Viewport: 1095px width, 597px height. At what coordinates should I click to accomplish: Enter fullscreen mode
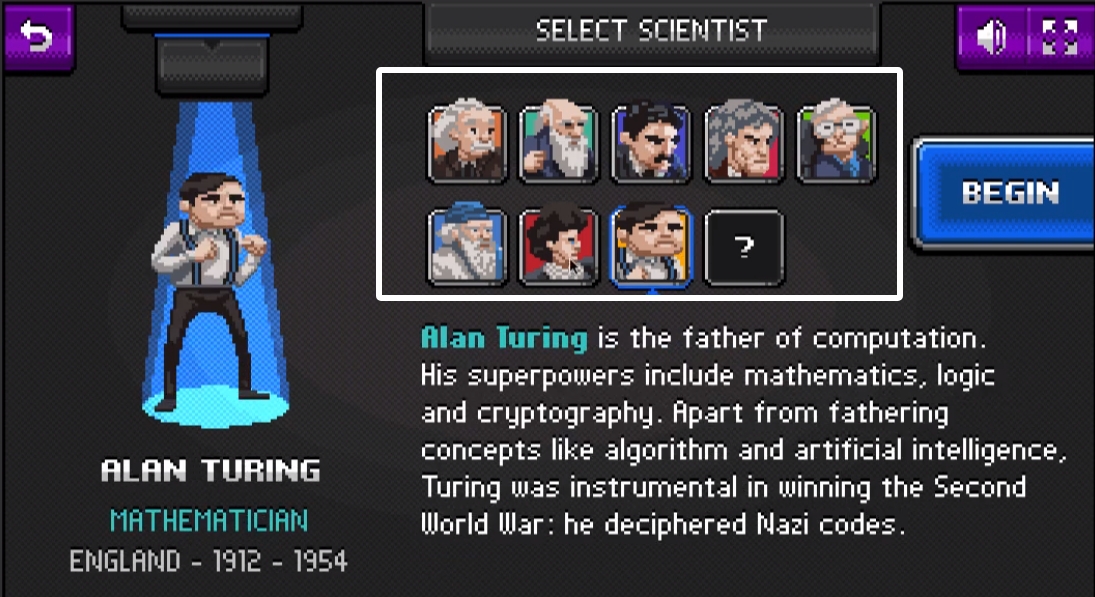[x=1057, y=38]
